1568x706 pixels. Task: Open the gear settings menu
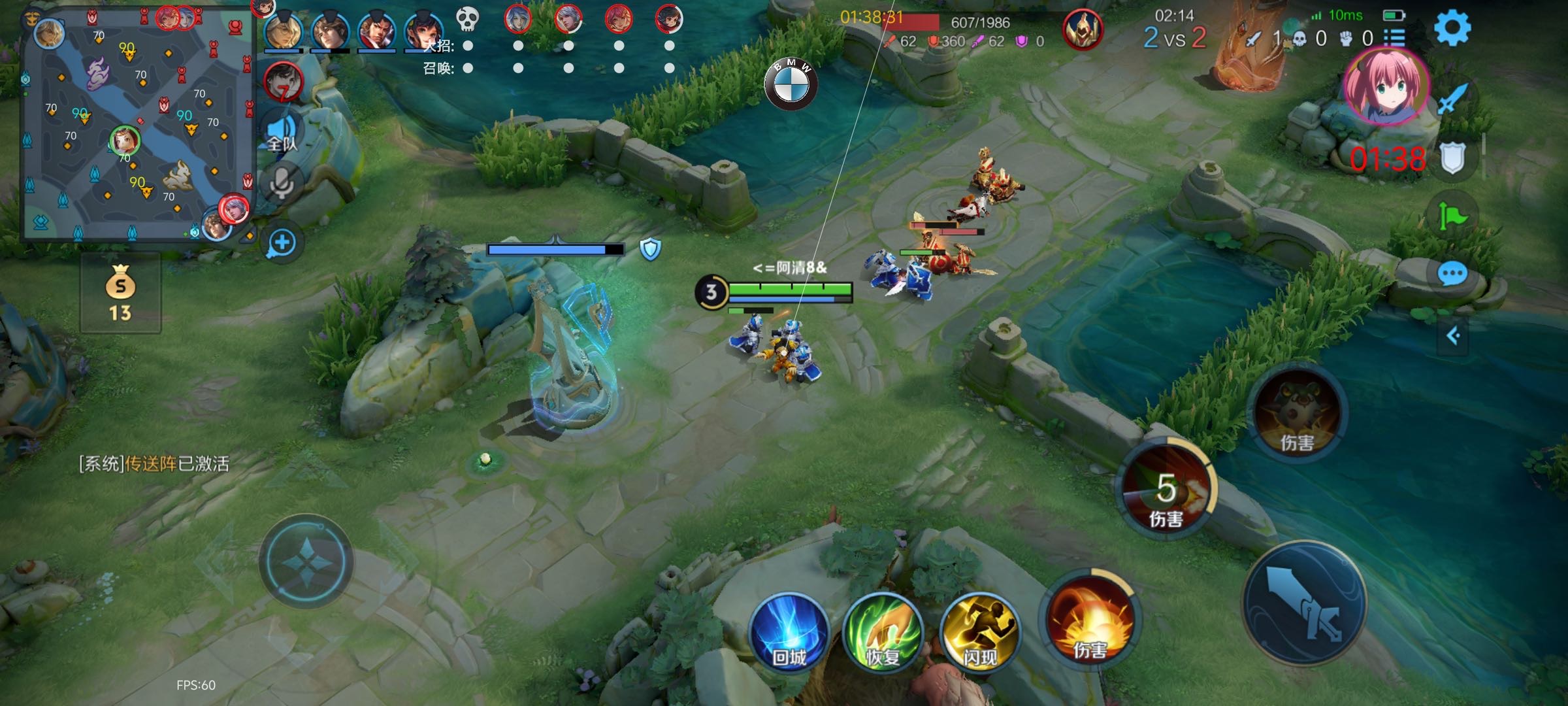[1452, 27]
